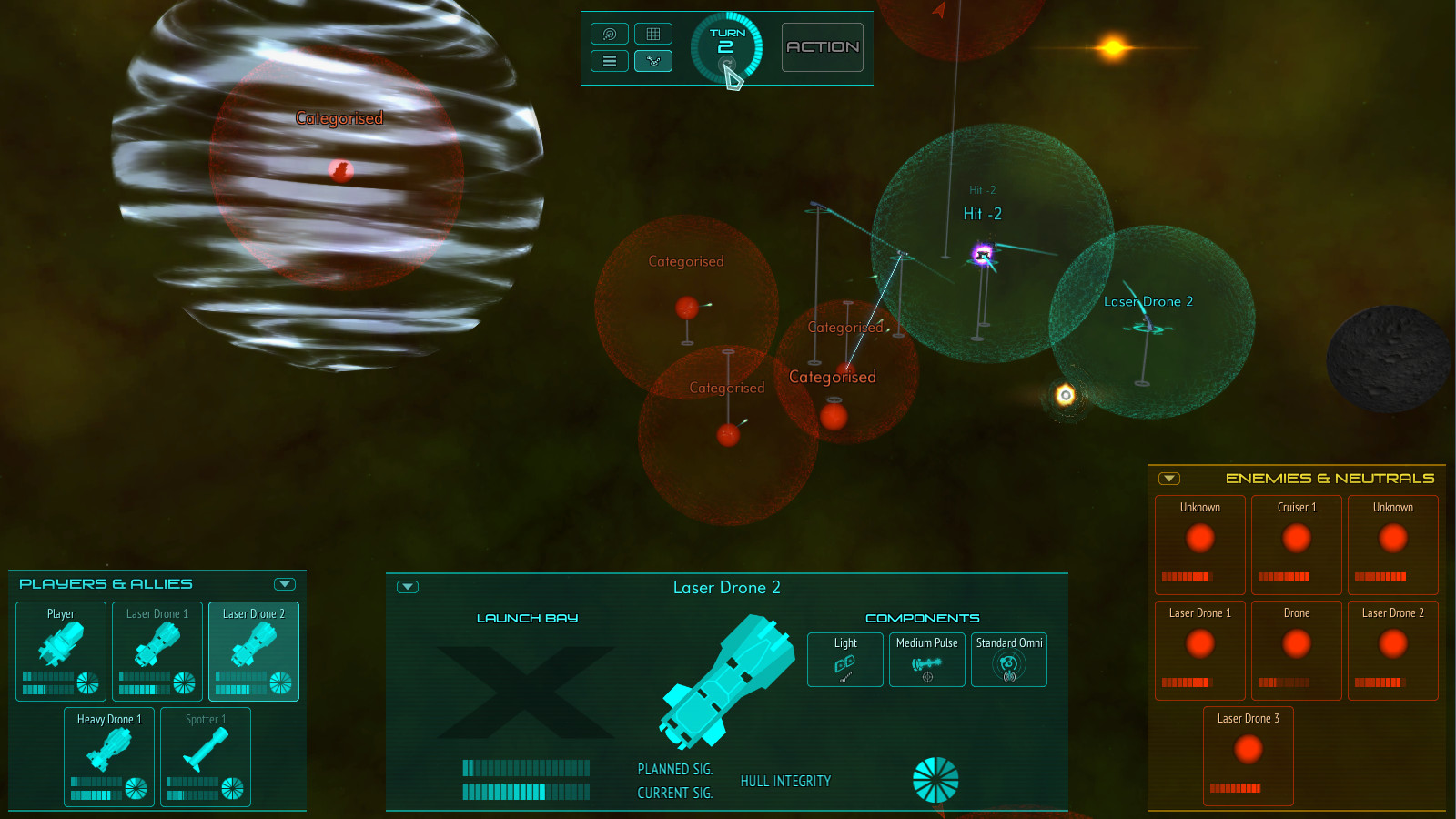Open the grid view icon in top toolbar
The height and width of the screenshot is (819, 1456).
(653, 33)
